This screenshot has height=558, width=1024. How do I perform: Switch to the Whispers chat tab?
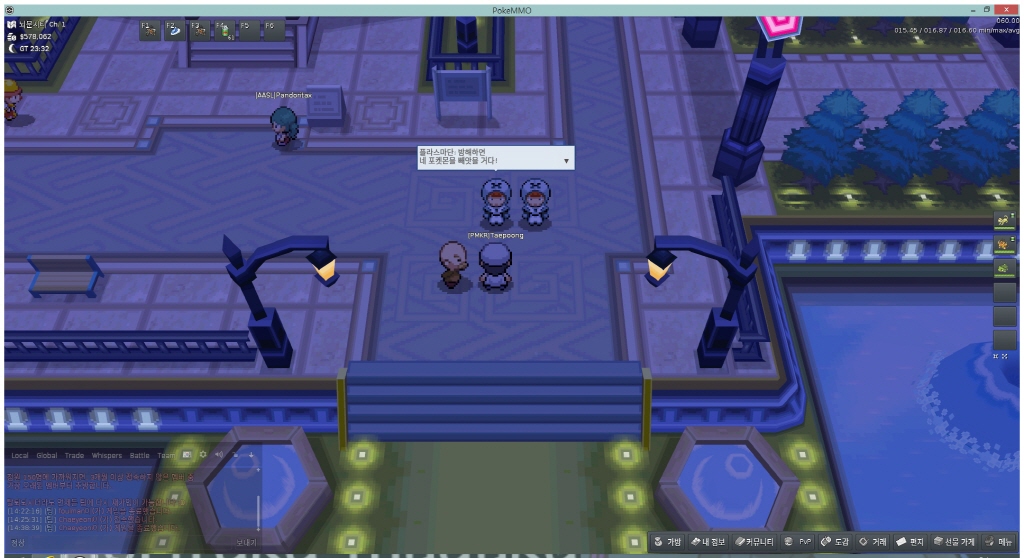[x=107, y=455]
